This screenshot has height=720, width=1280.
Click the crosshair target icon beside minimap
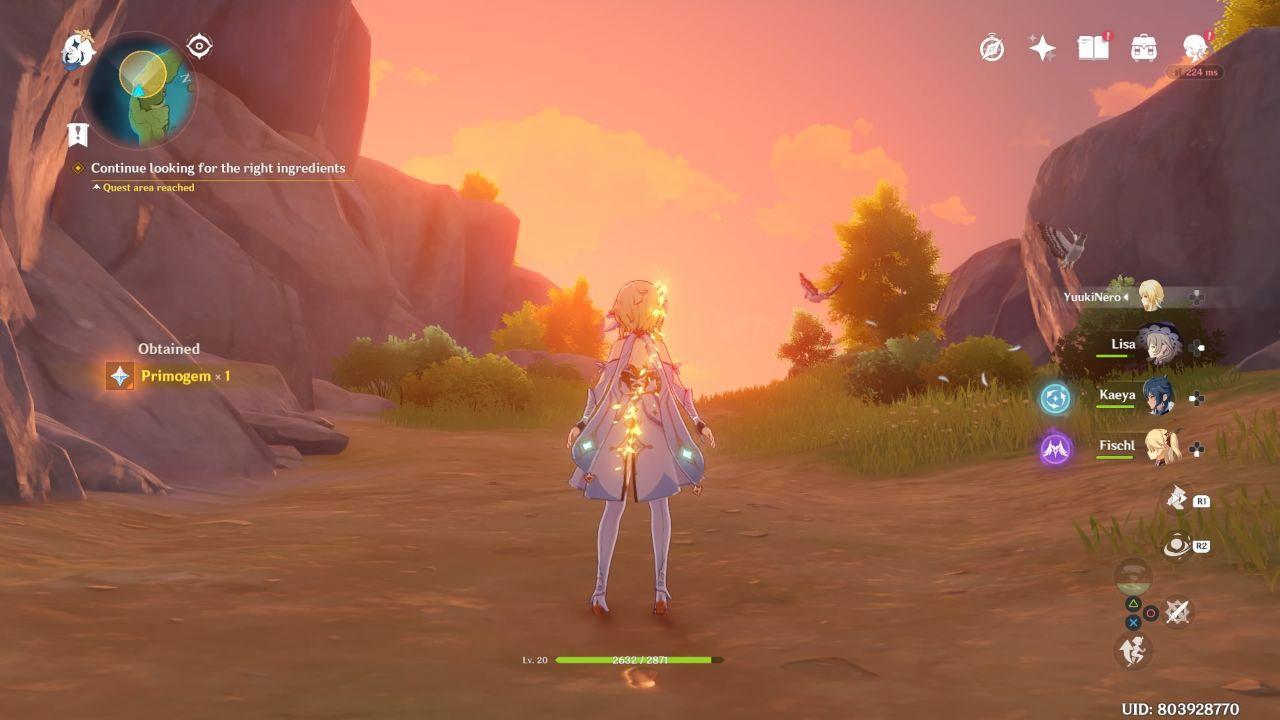[x=199, y=46]
